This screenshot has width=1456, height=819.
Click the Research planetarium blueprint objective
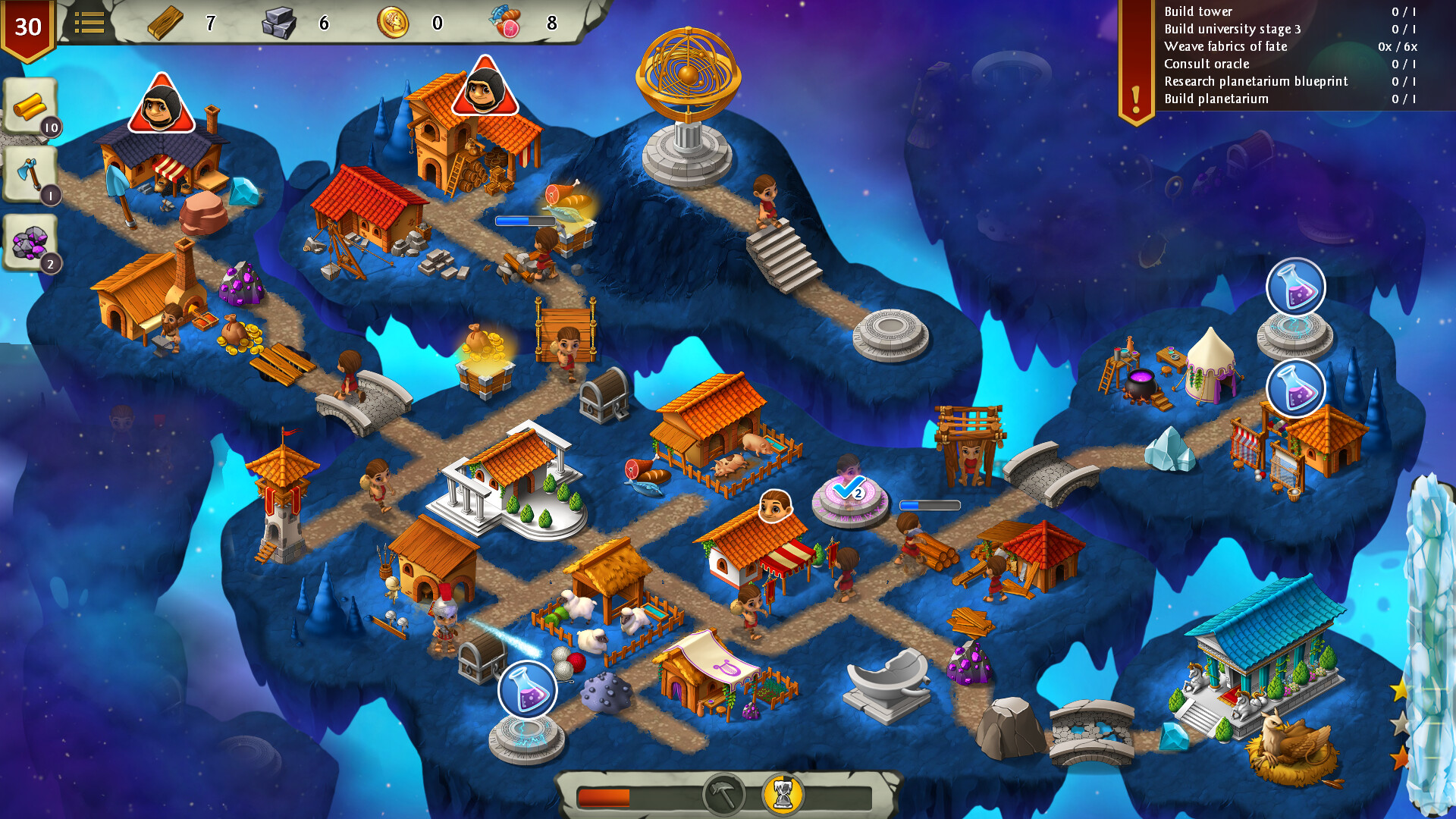point(1256,81)
